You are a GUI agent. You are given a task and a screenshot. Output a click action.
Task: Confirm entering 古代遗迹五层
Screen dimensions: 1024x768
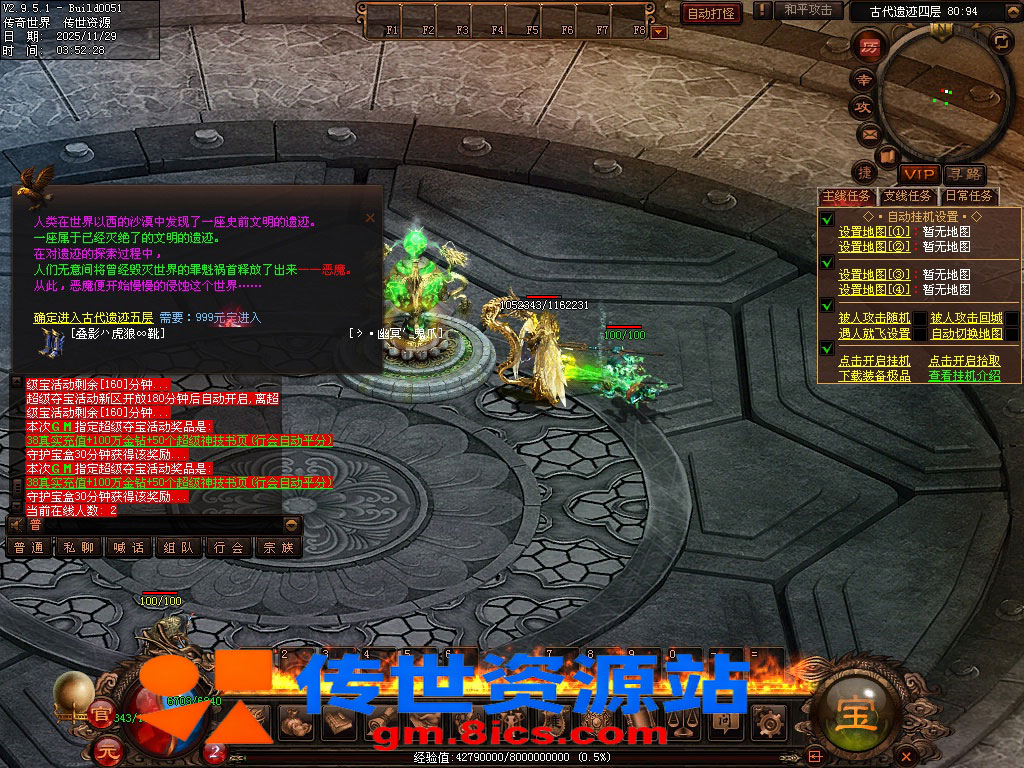click(x=92, y=317)
